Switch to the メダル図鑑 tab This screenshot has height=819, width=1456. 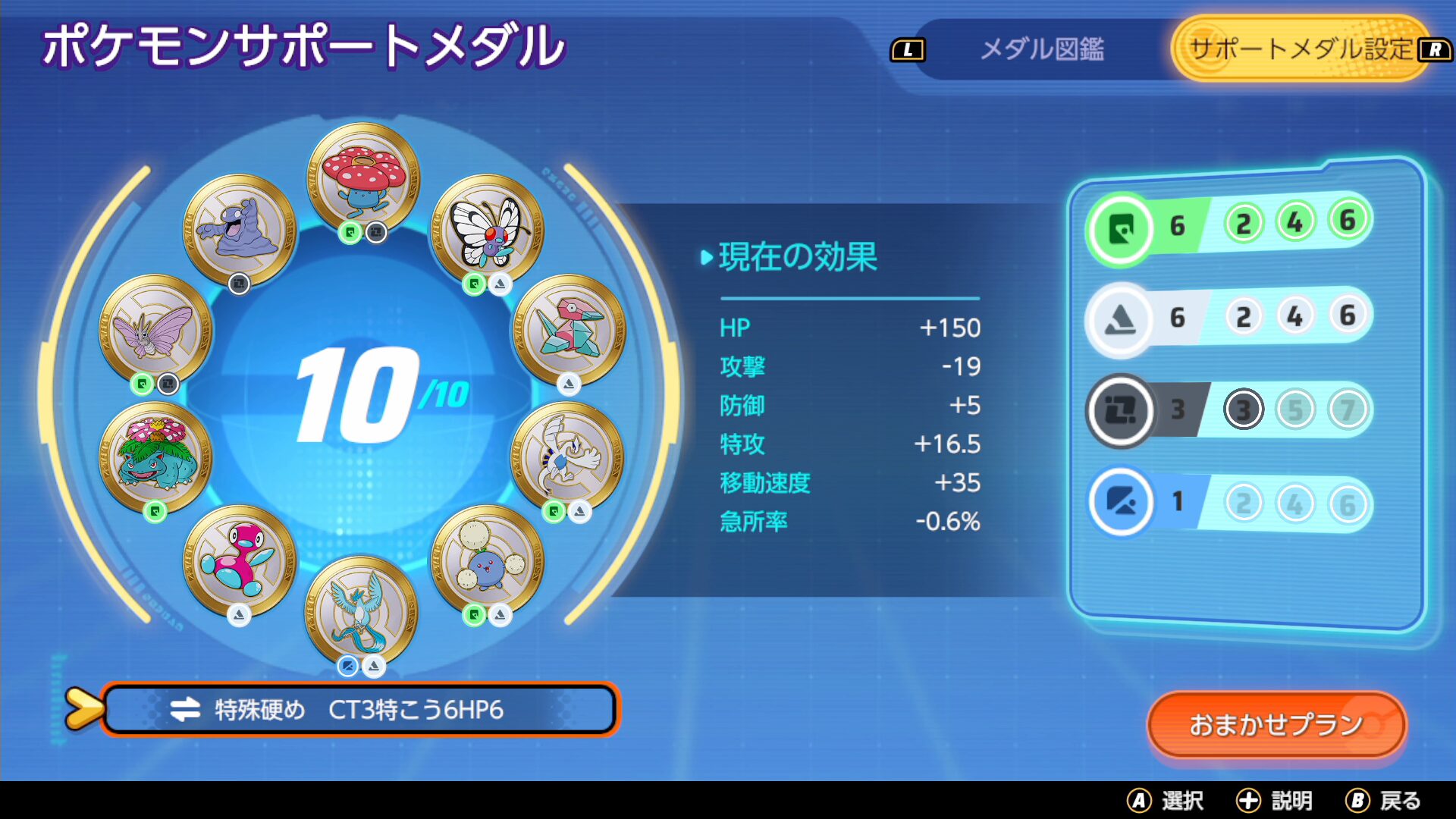1041,50
